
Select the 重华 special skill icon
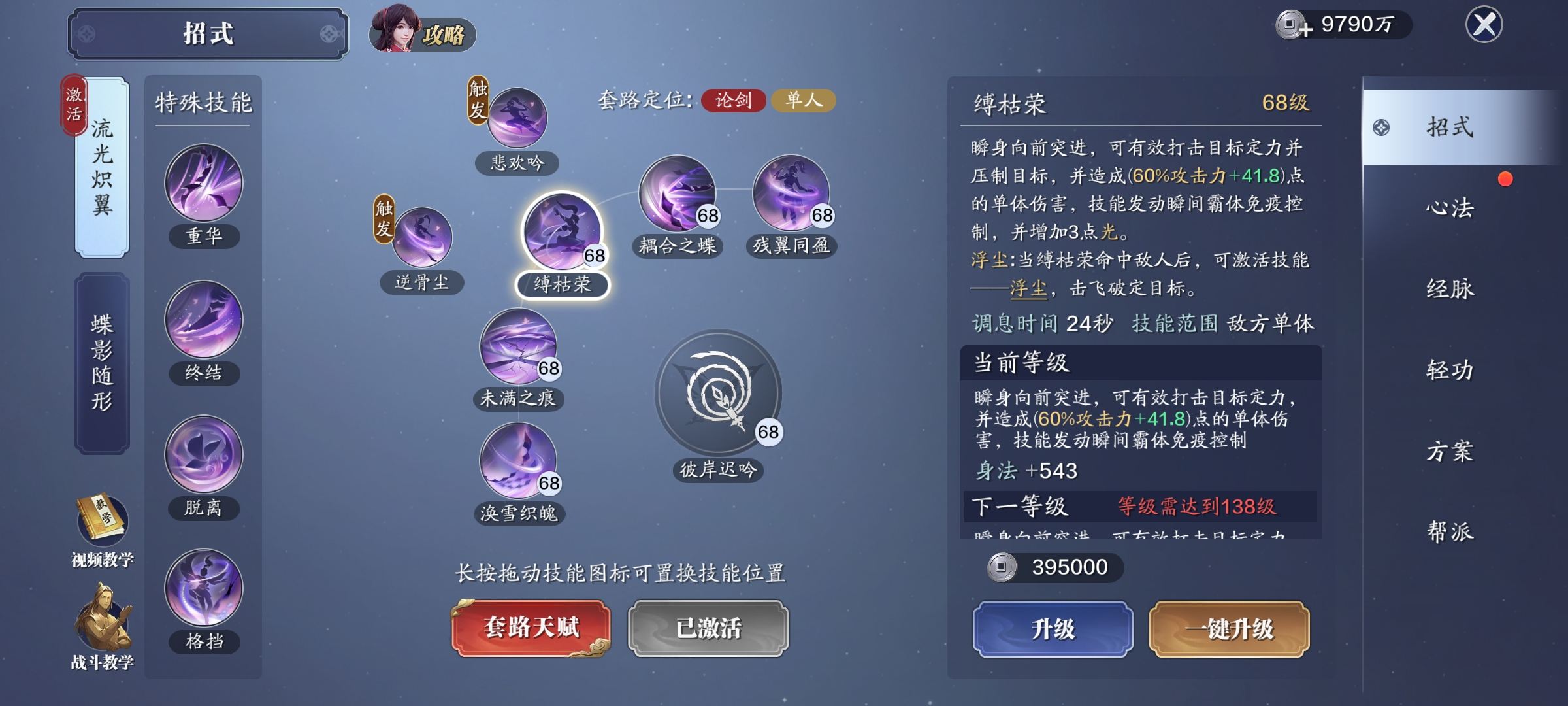pyautogui.click(x=204, y=183)
